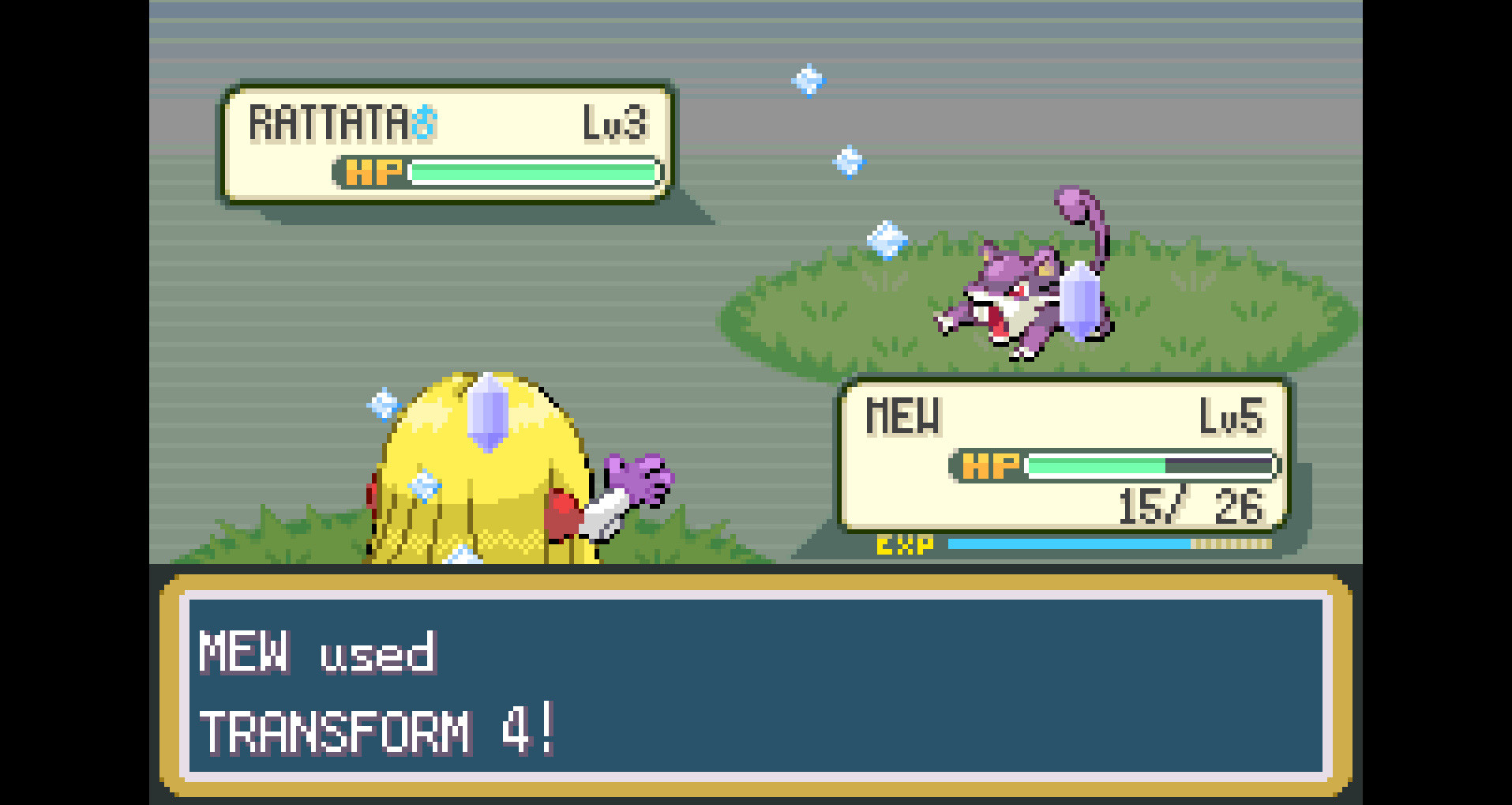Image resolution: width=1512 pixels, height=805 pixels.
Task: Click Rattata's Lv3 indicator
Action: (614, 120)
